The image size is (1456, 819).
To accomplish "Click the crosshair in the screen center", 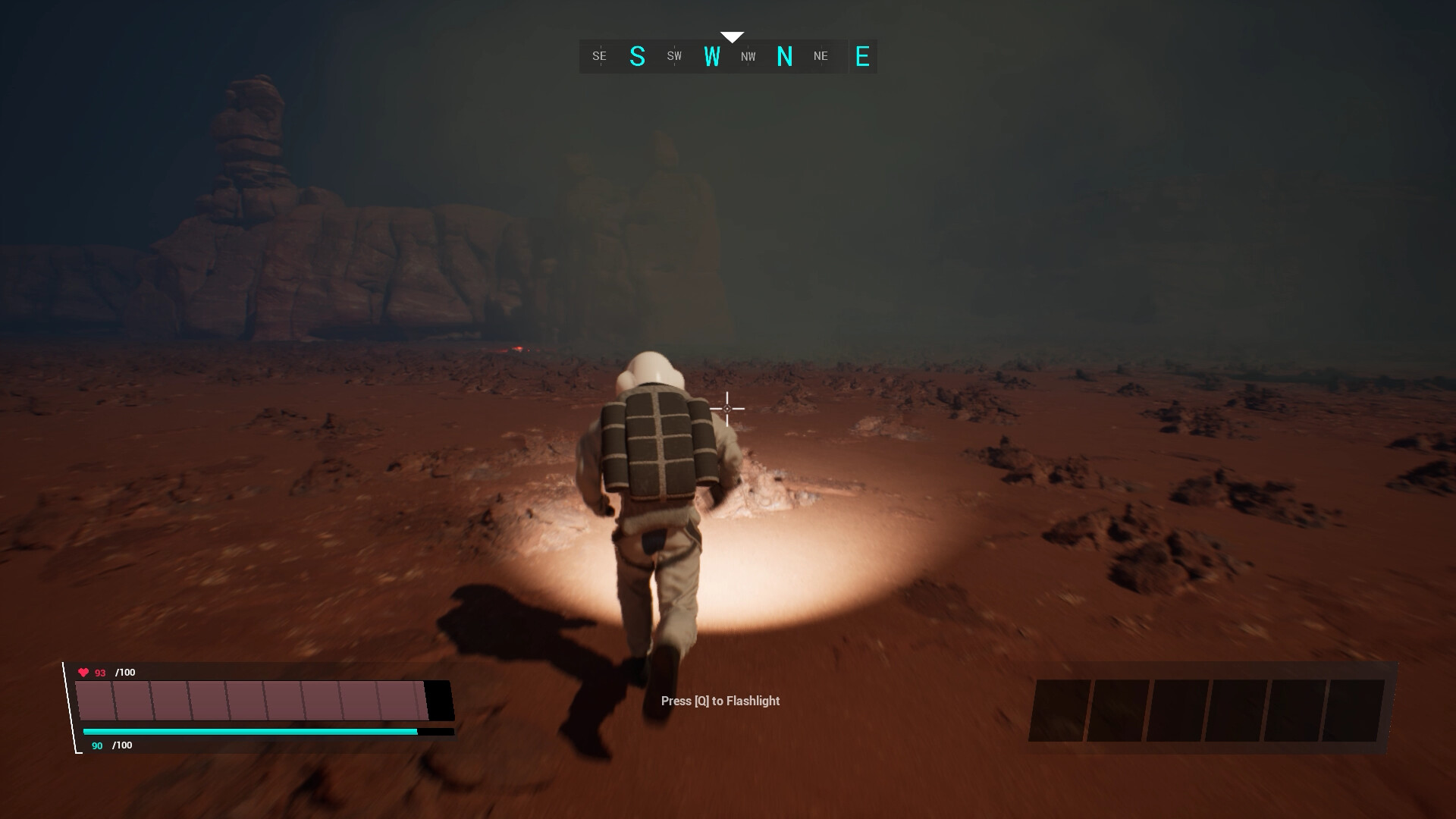I will (x=727, y=409).
